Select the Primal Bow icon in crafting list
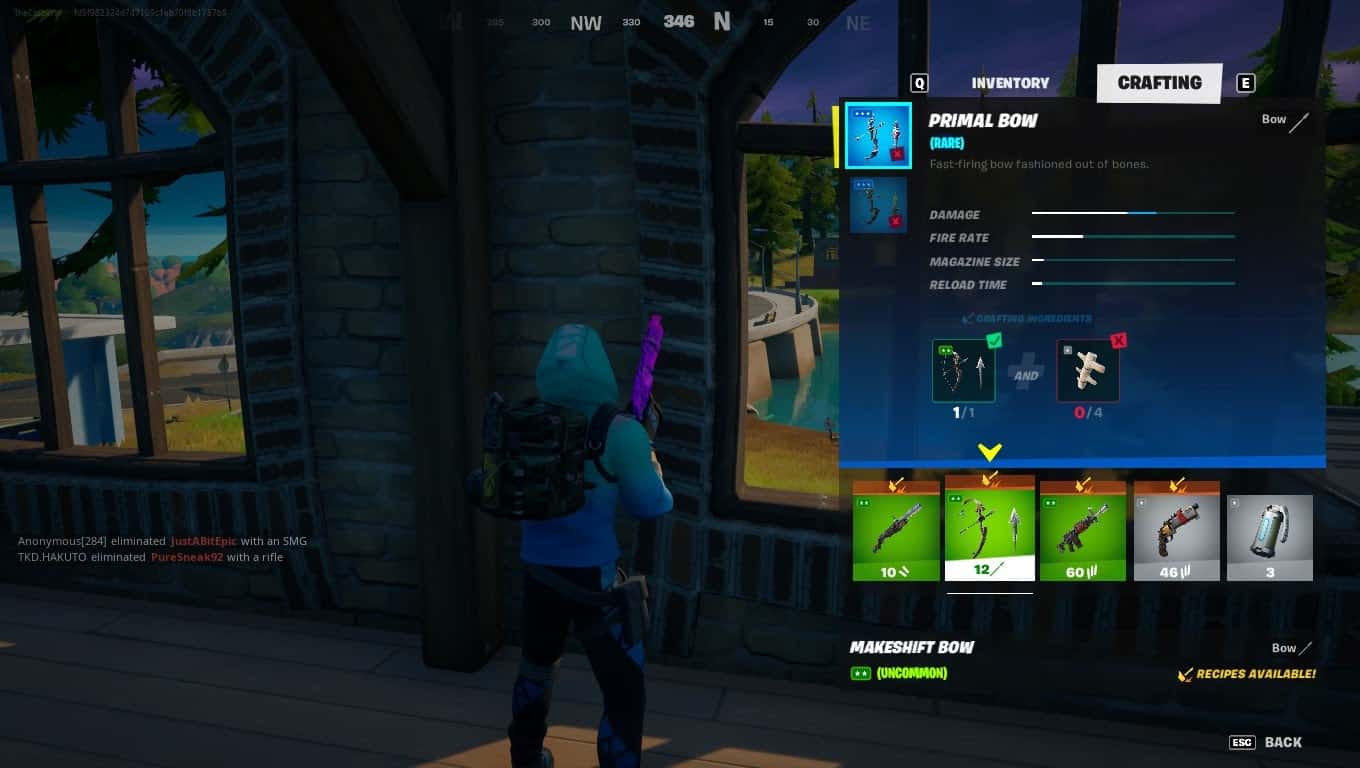1360x768 pixels. tap(877, 135)
